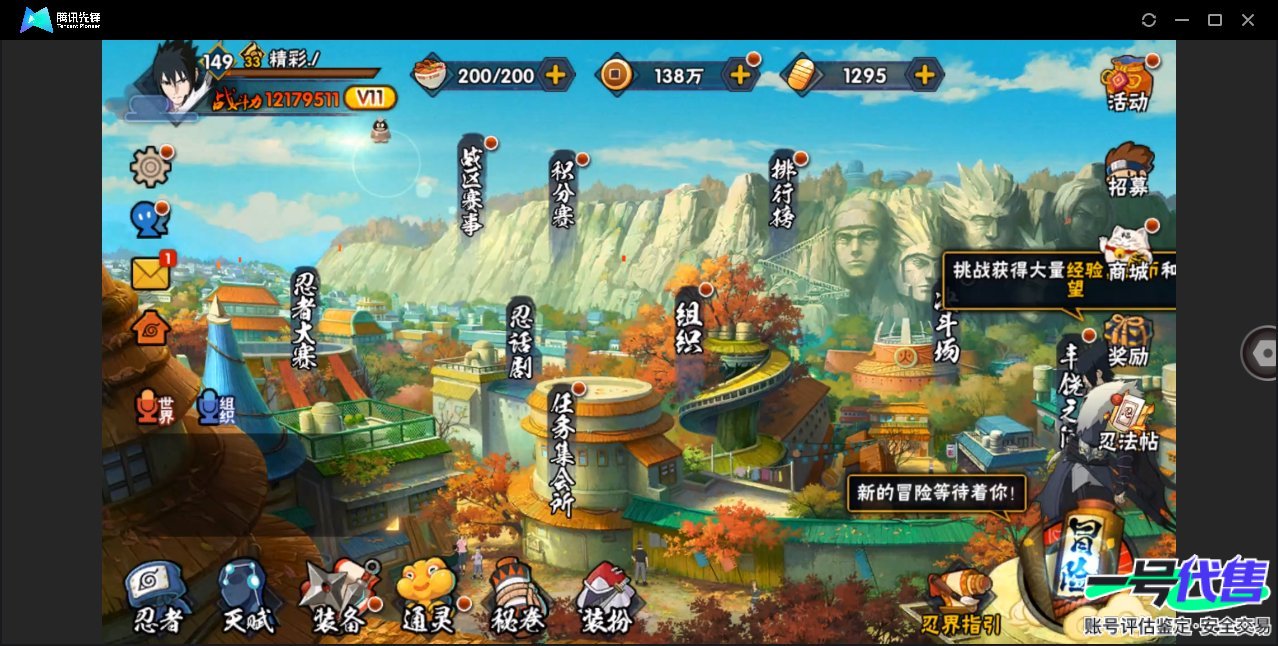Screen dimensions: 1278x646
Task: Open the mail envelope inbox
Action: click(x=150, y=273)
